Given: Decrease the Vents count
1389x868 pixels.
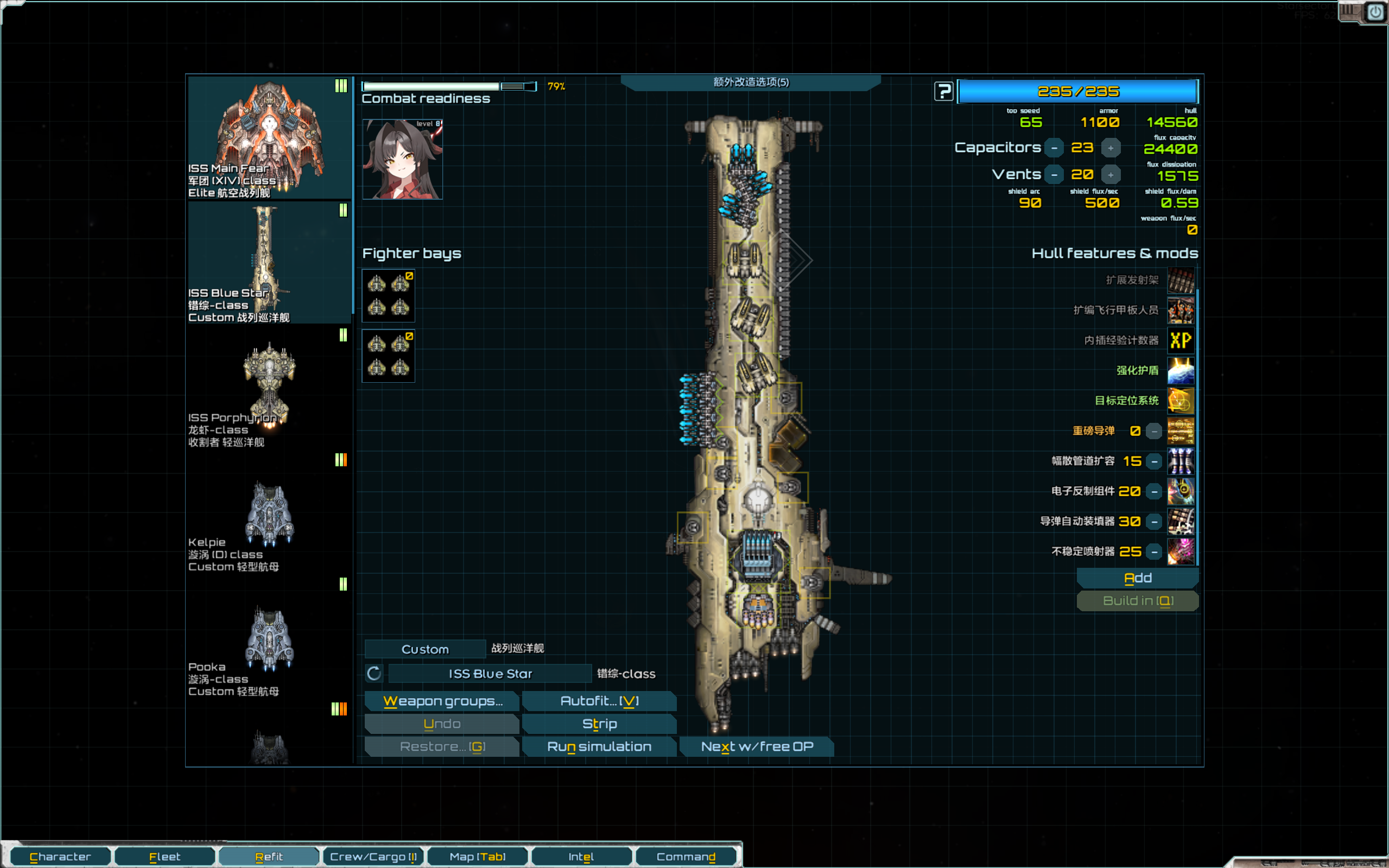Looking at the screenshot, I should pyautogui.click(x=1055, y=174).
